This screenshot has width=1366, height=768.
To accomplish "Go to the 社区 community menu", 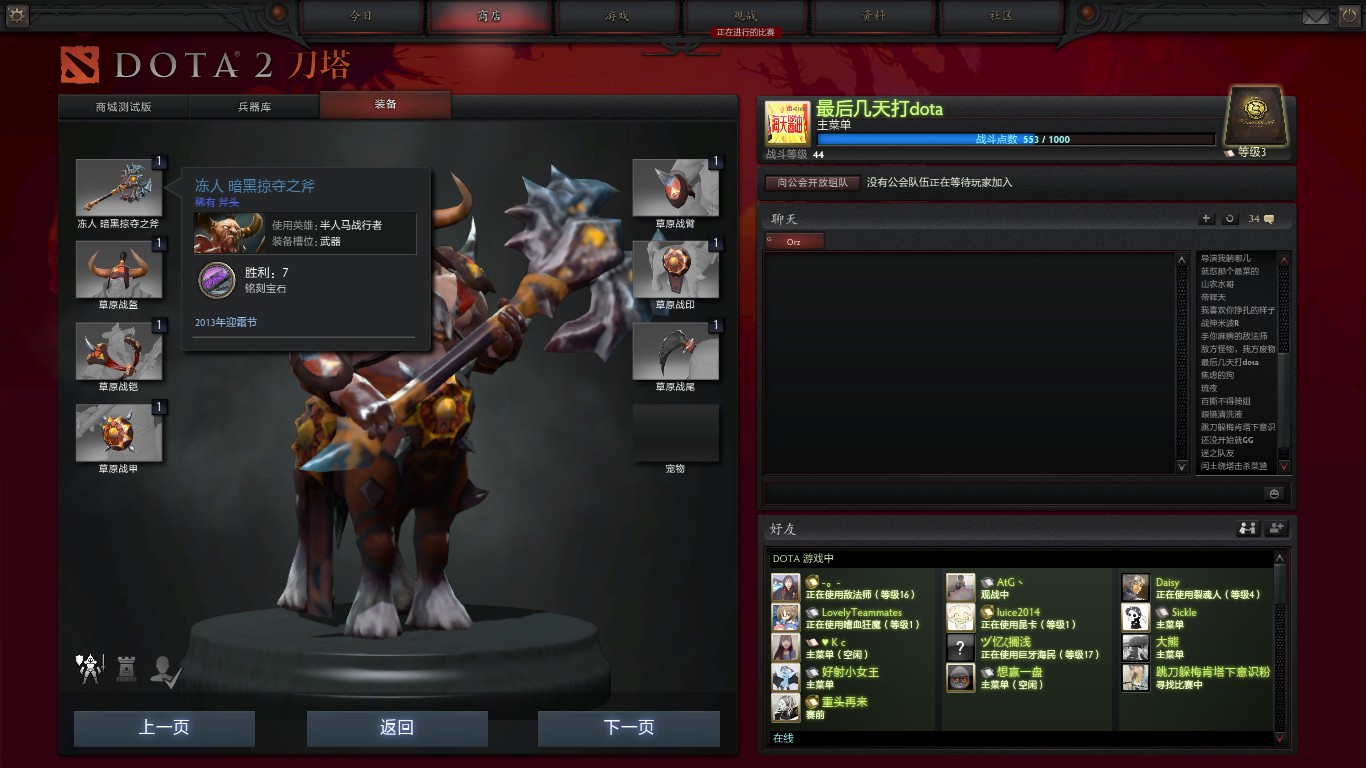I will tap(1001, 16).
